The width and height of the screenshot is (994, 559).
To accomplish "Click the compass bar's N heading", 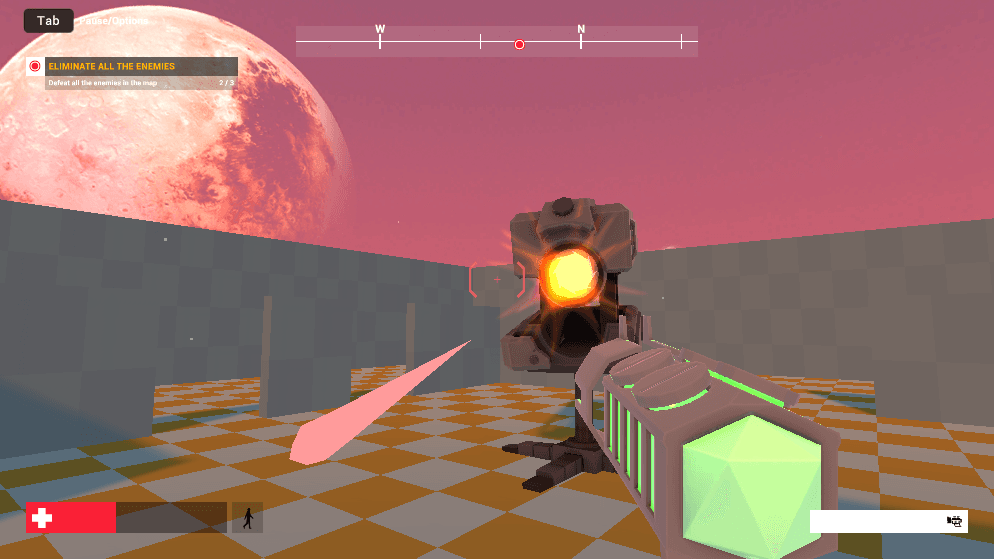I will point(581,30).
